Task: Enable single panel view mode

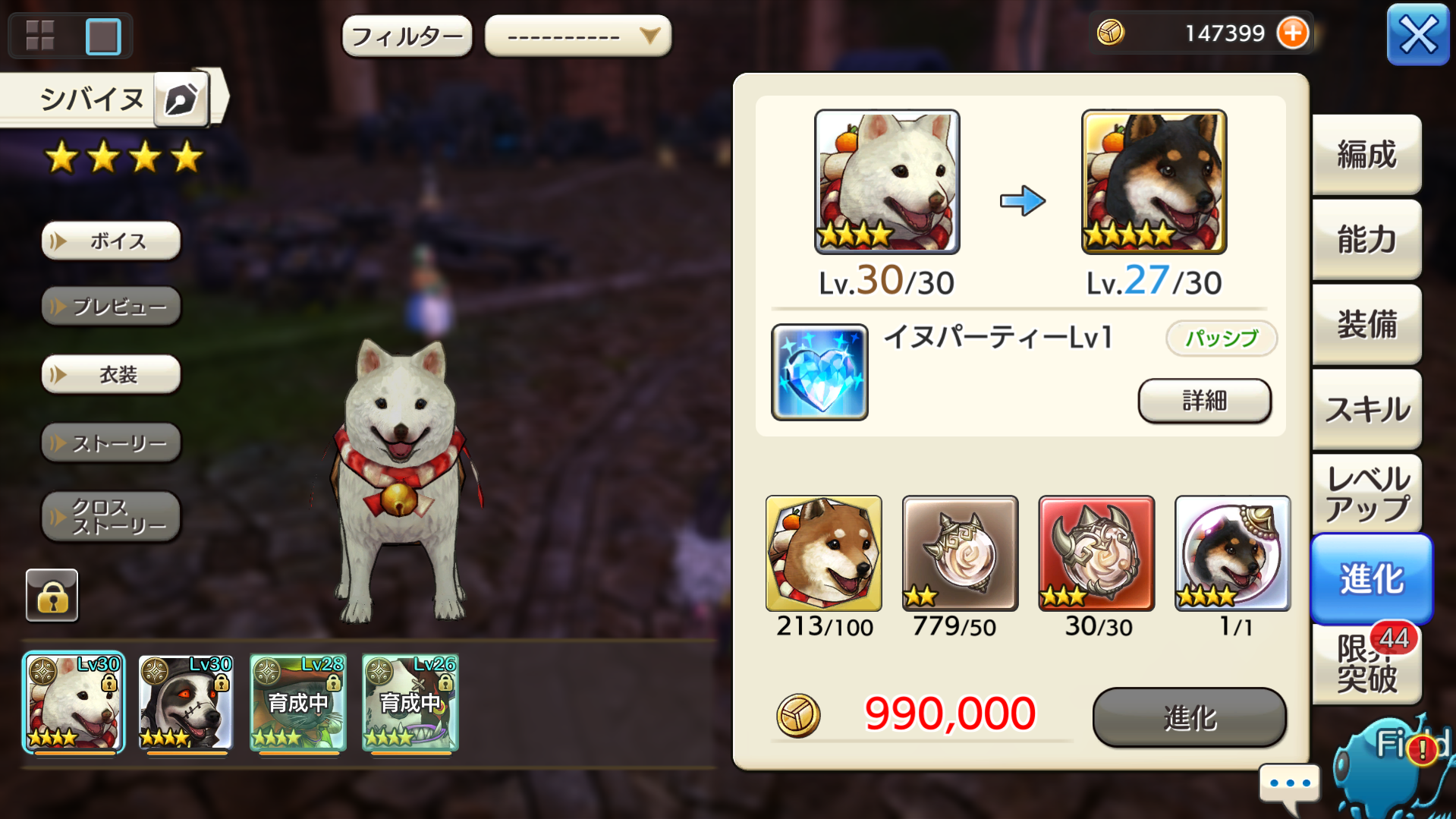Action: [102, 34]
